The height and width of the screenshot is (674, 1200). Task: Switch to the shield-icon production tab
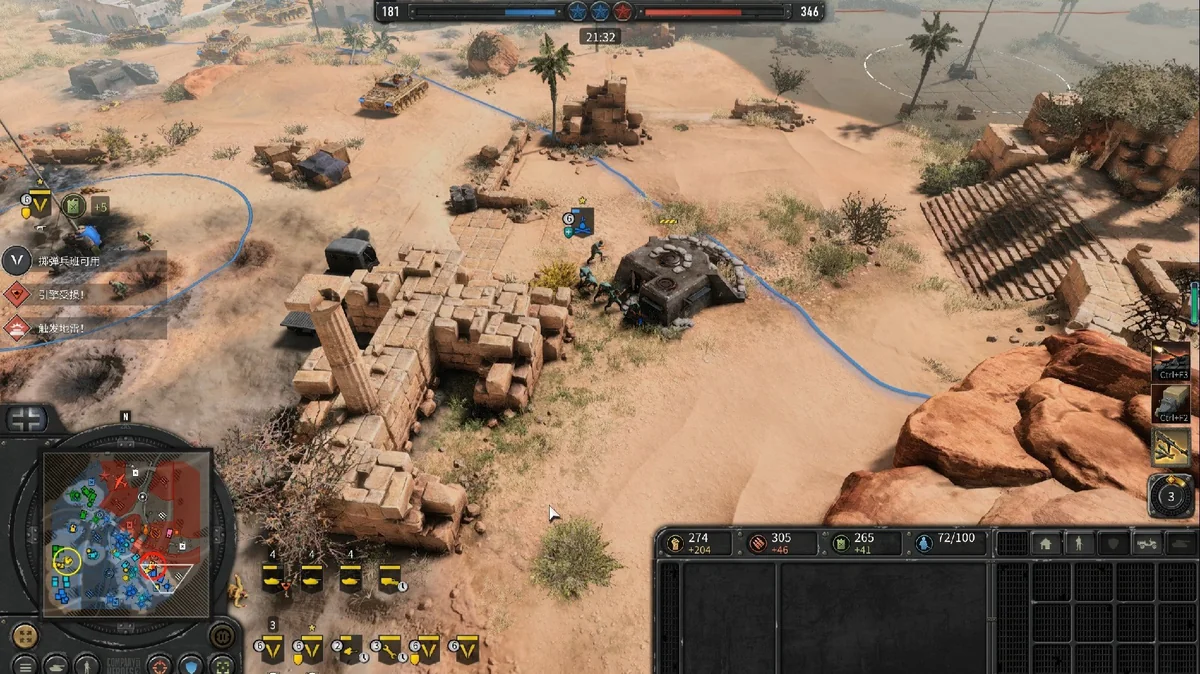(x=1113, y=544)
